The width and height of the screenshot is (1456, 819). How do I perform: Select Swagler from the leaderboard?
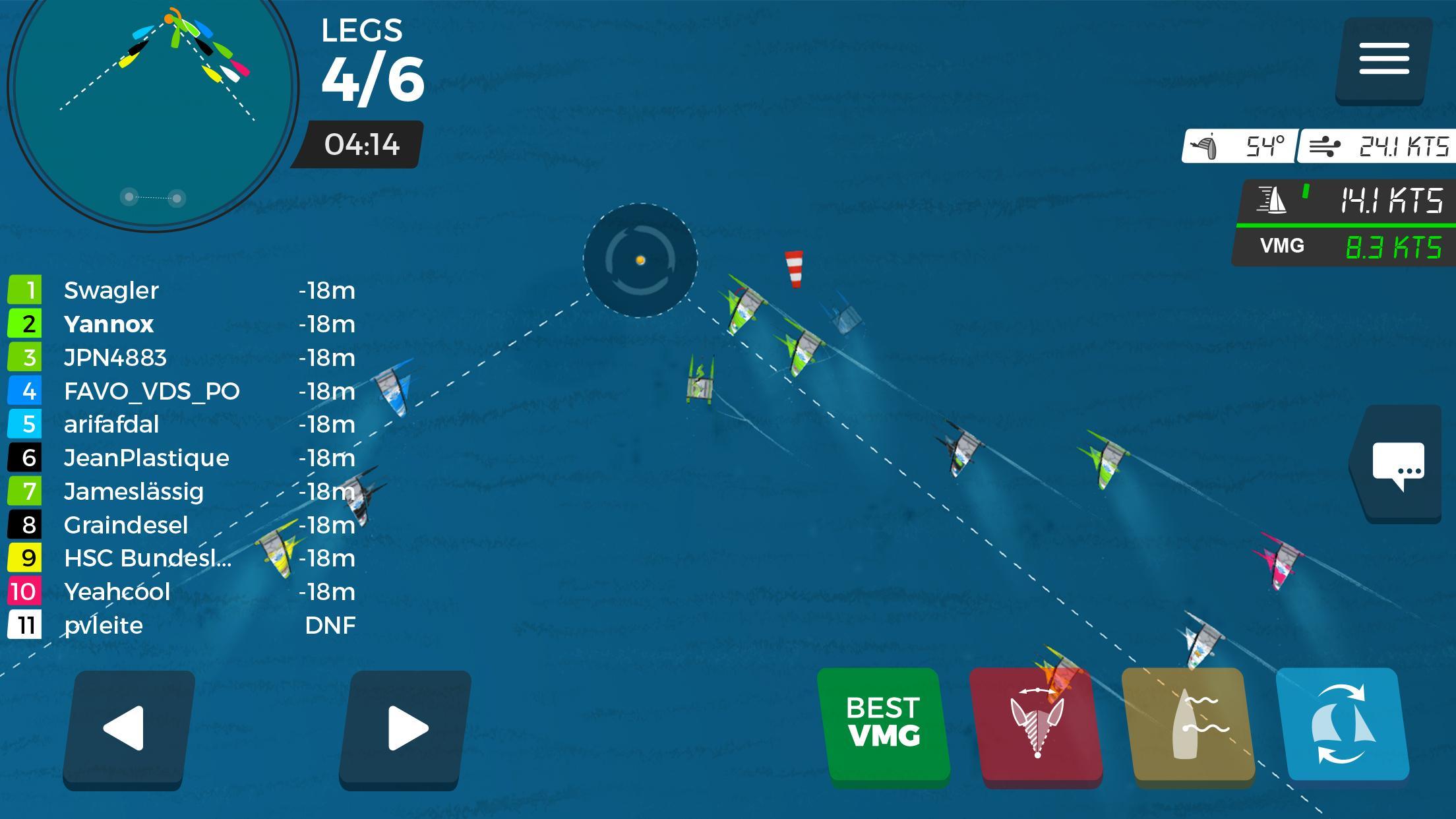tap(112, 290)
